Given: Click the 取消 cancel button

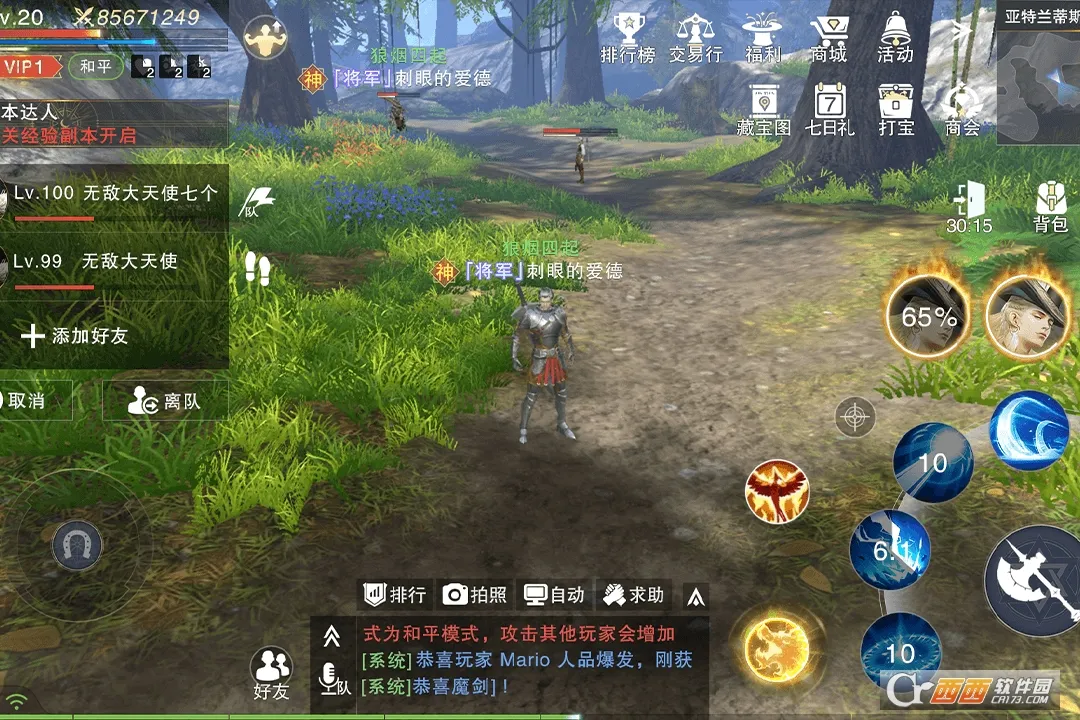Looking at the screenshot, I should pos(30,402).
